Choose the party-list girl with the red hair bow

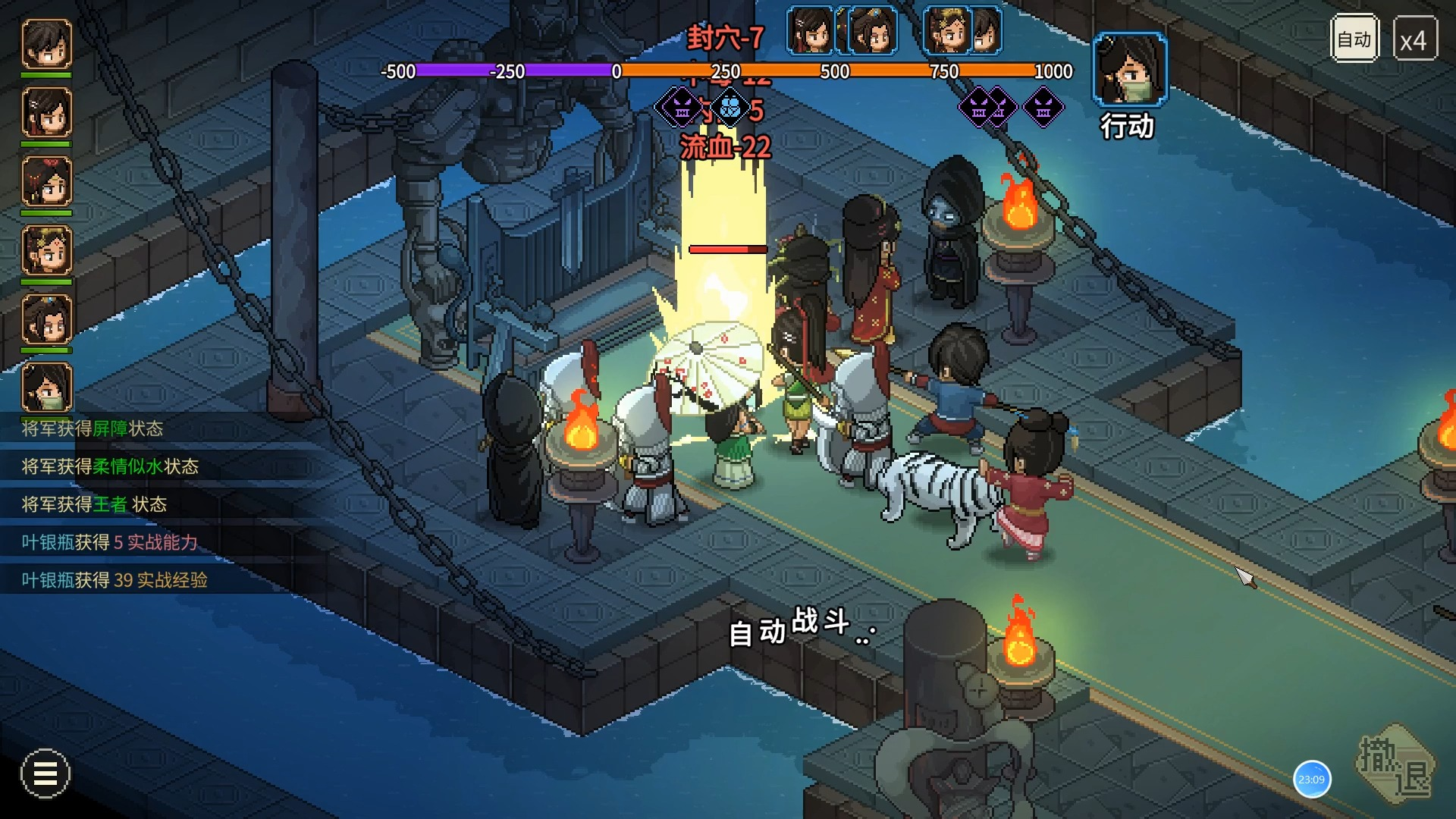point(47,182)
